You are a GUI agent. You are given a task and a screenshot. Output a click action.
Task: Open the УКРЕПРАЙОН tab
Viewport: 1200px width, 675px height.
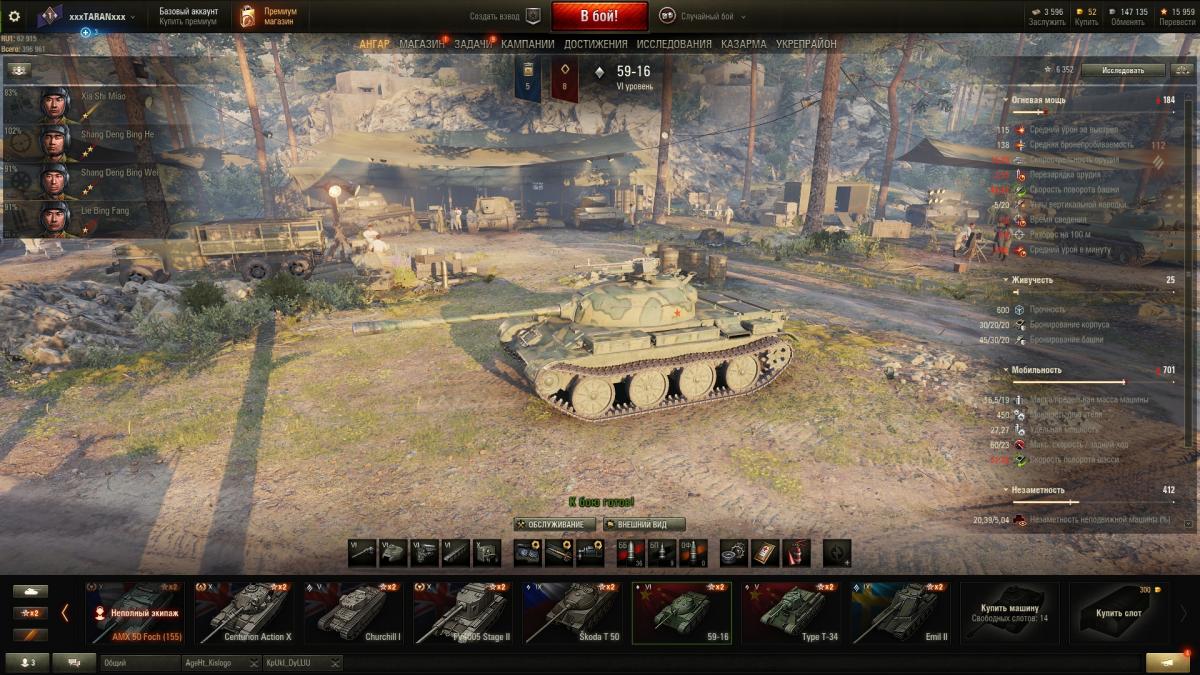coord(806,44)
